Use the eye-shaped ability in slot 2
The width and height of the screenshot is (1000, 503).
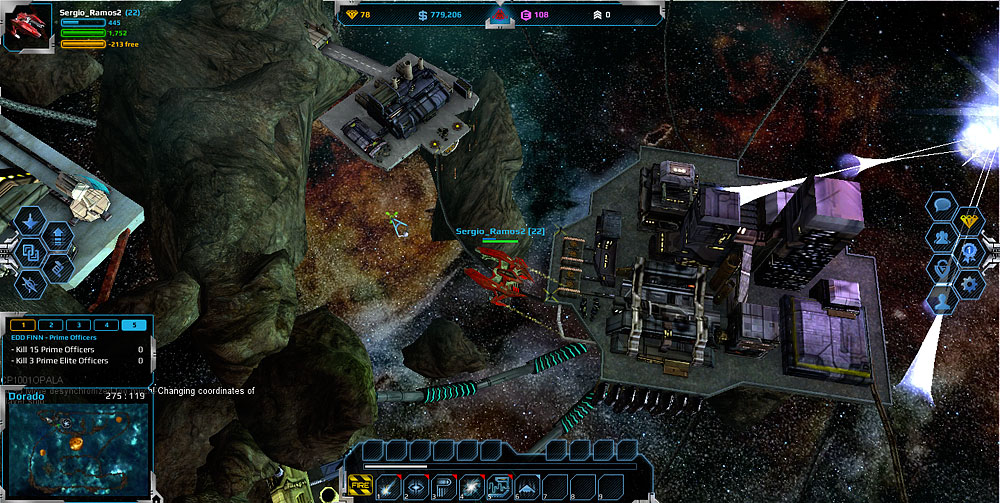[416, 487]
